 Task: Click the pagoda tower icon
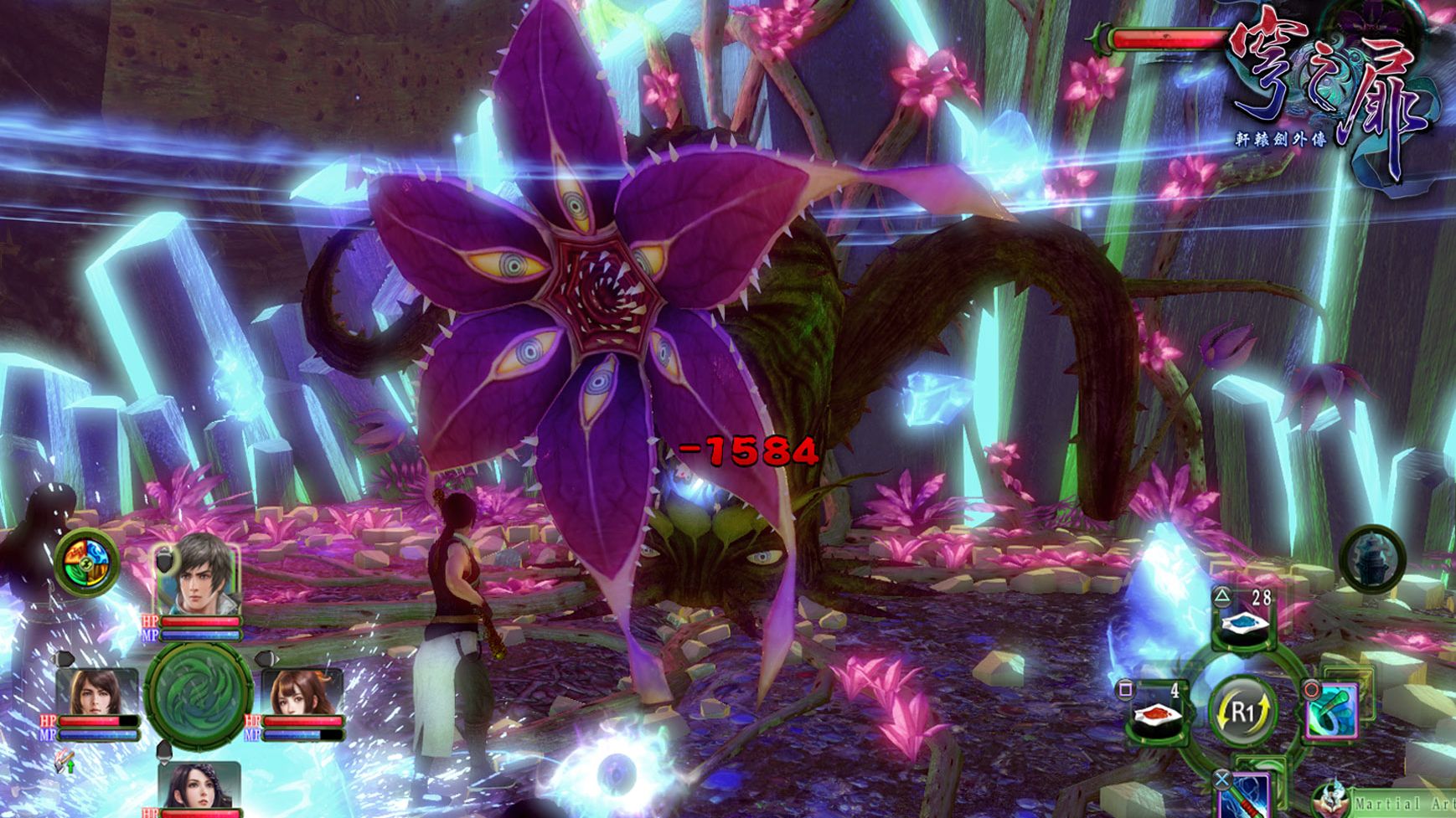pos(1372,558)
